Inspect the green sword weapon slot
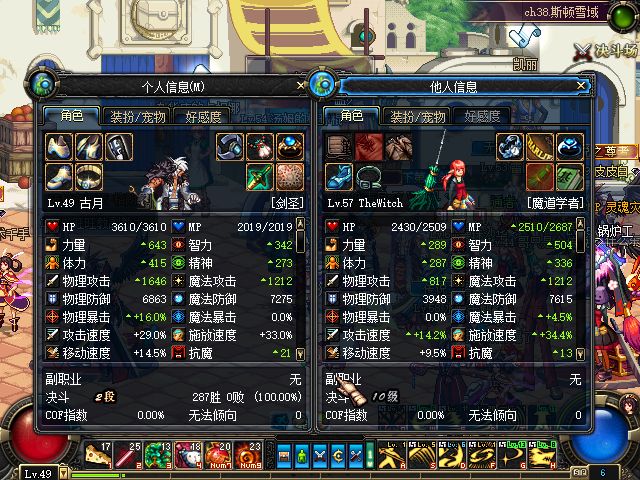 [260, 176]
